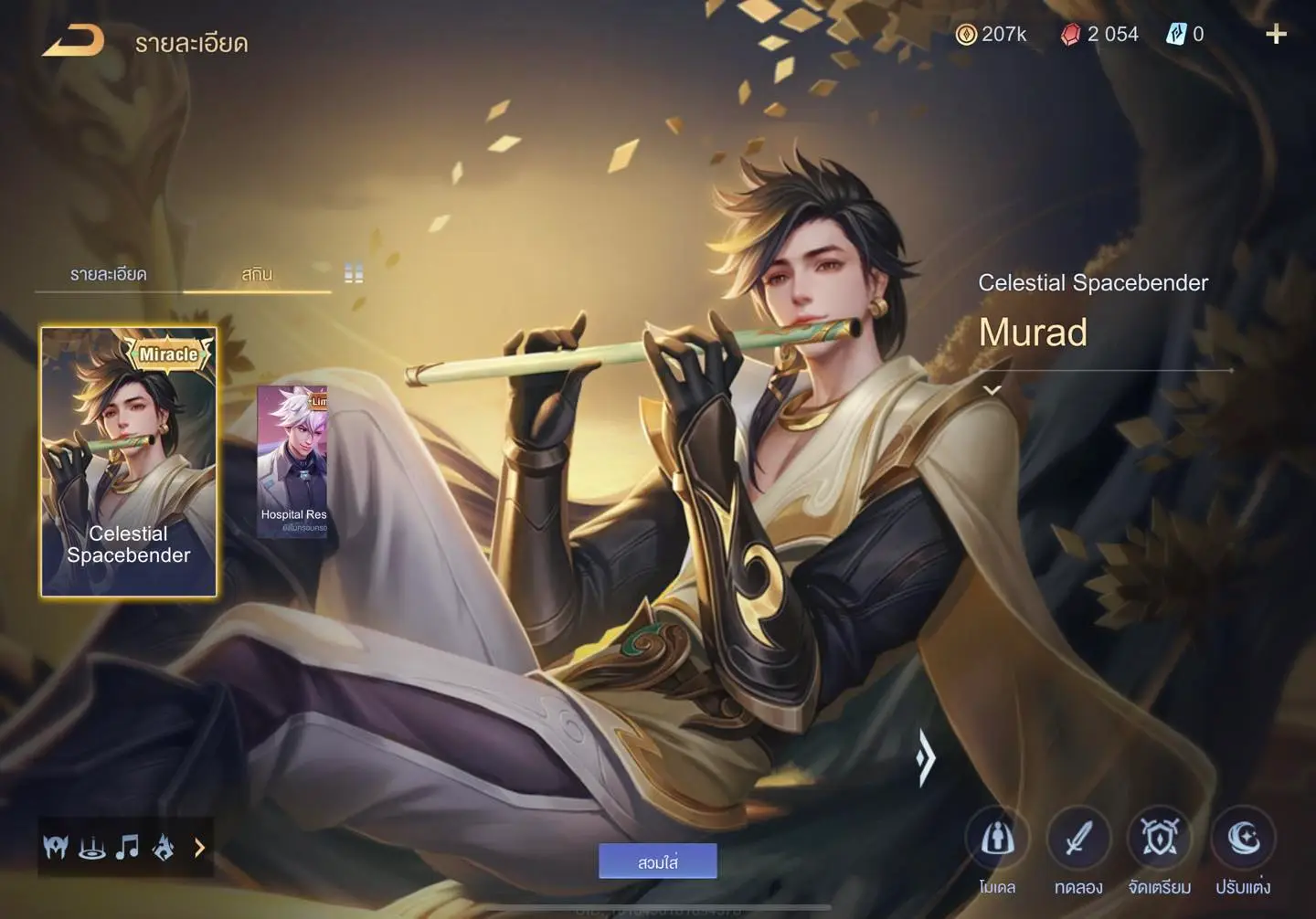Click the helmet hero skin icon
This screenshot has height=919, width=1316.
[56, 848]
